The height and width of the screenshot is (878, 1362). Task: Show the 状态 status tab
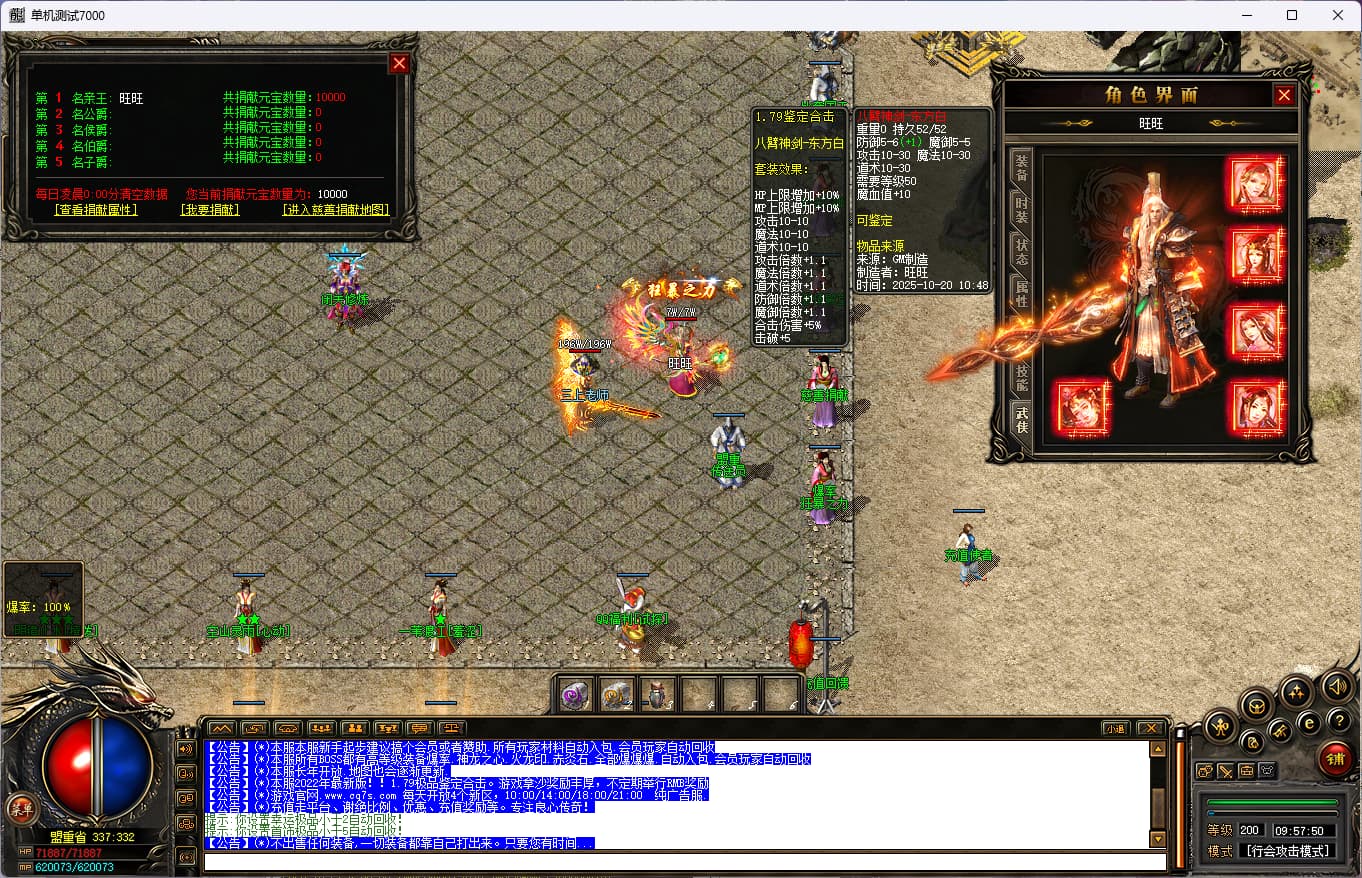click(x=1021, y=251)
